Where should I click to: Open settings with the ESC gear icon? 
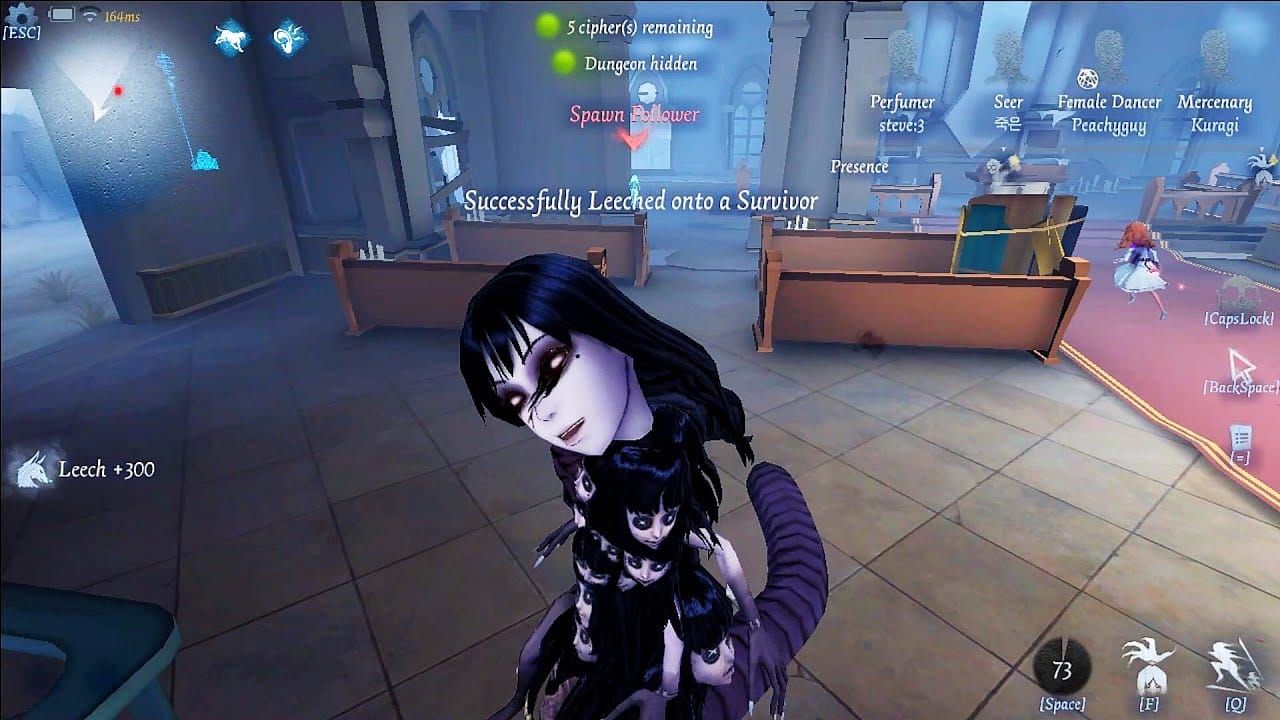(20, 17)
